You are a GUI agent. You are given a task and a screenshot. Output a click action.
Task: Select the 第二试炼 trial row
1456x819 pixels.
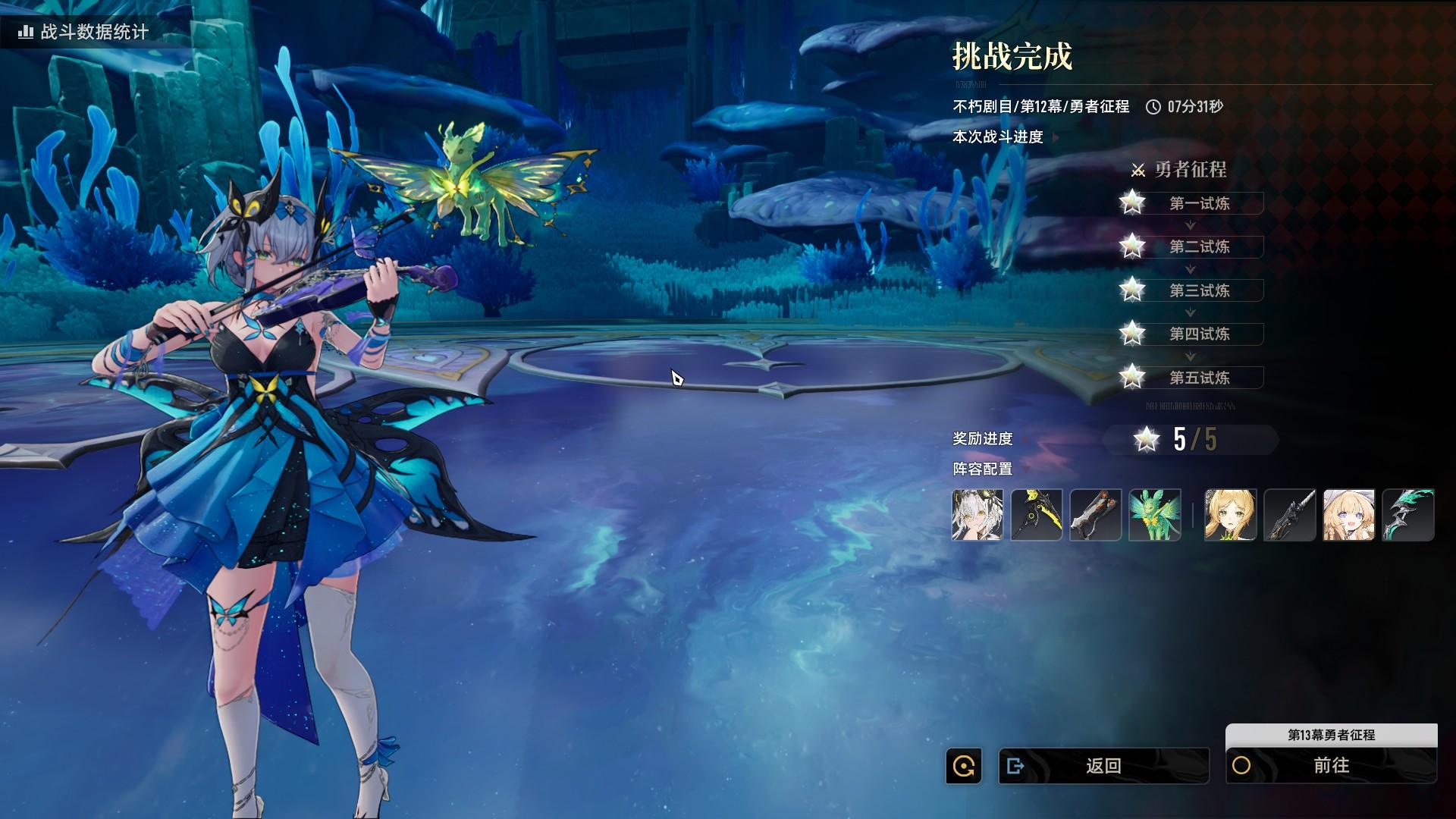(1199, 246)
